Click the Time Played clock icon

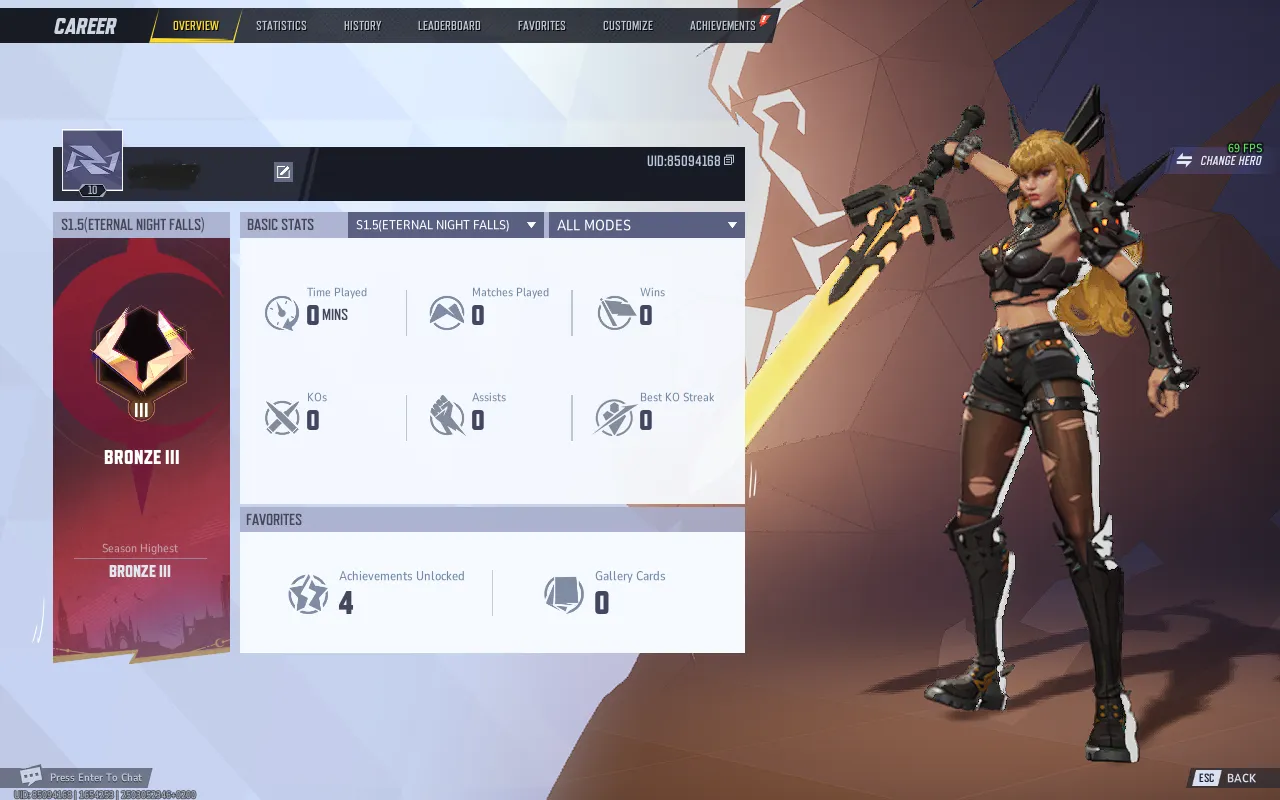point(281,310)
